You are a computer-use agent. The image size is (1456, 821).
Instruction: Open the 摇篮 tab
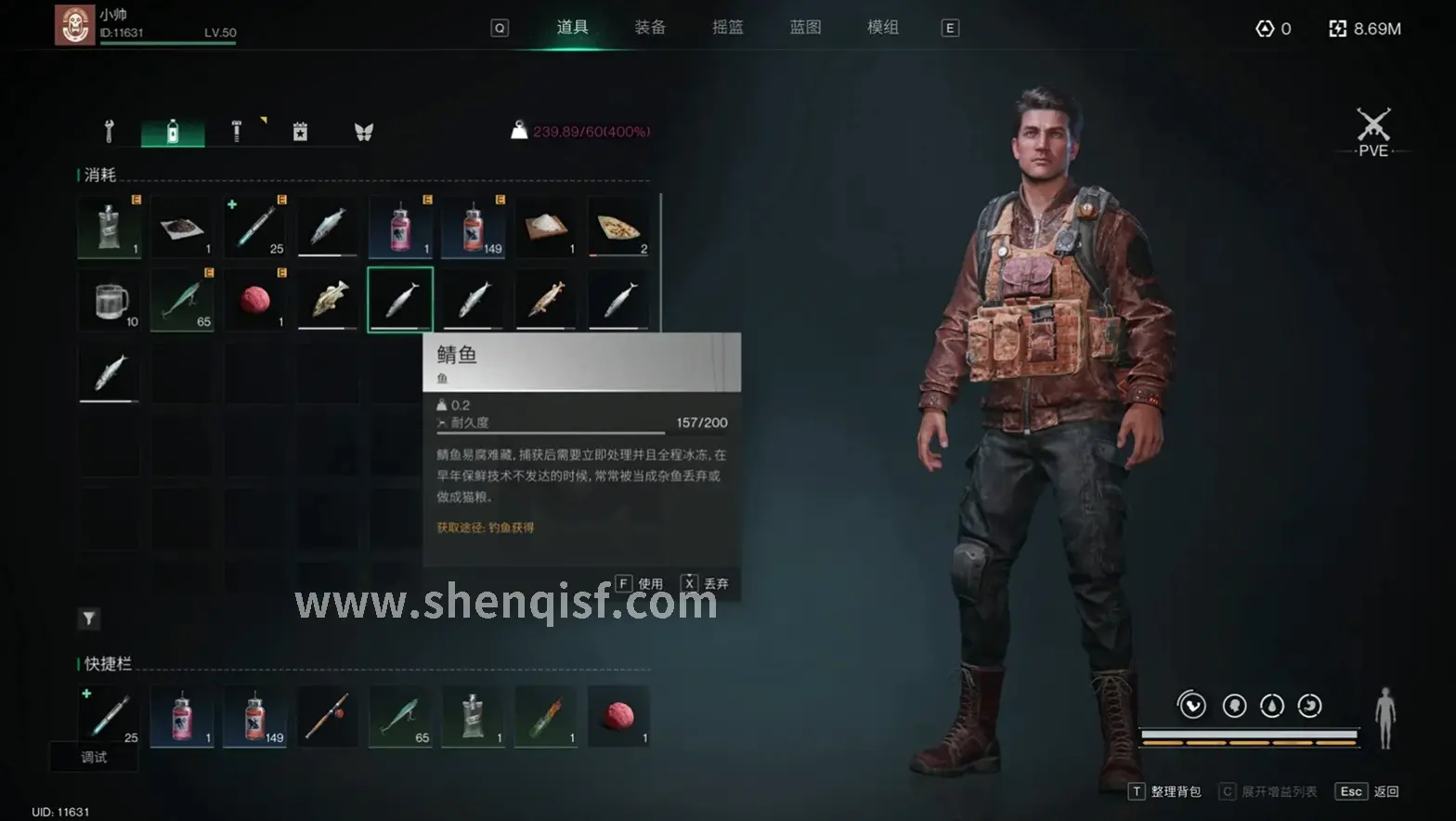728,28
